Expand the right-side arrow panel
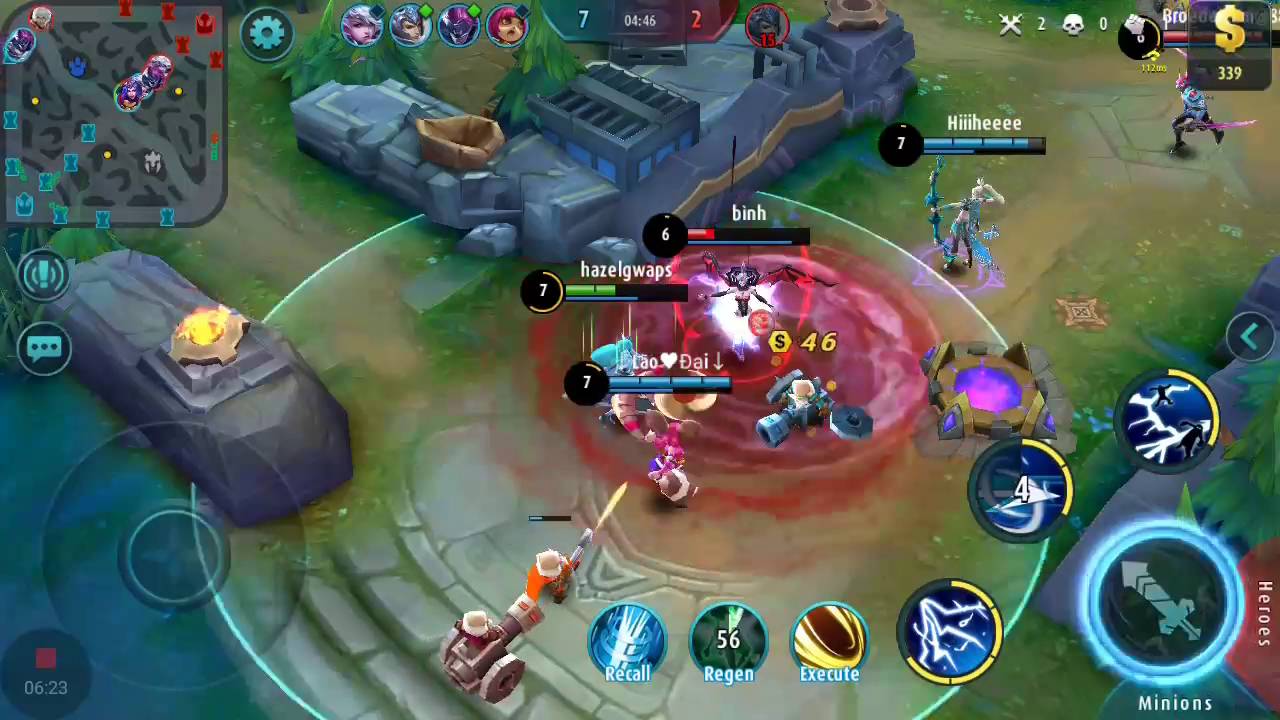 click(x=1250, y=338)
